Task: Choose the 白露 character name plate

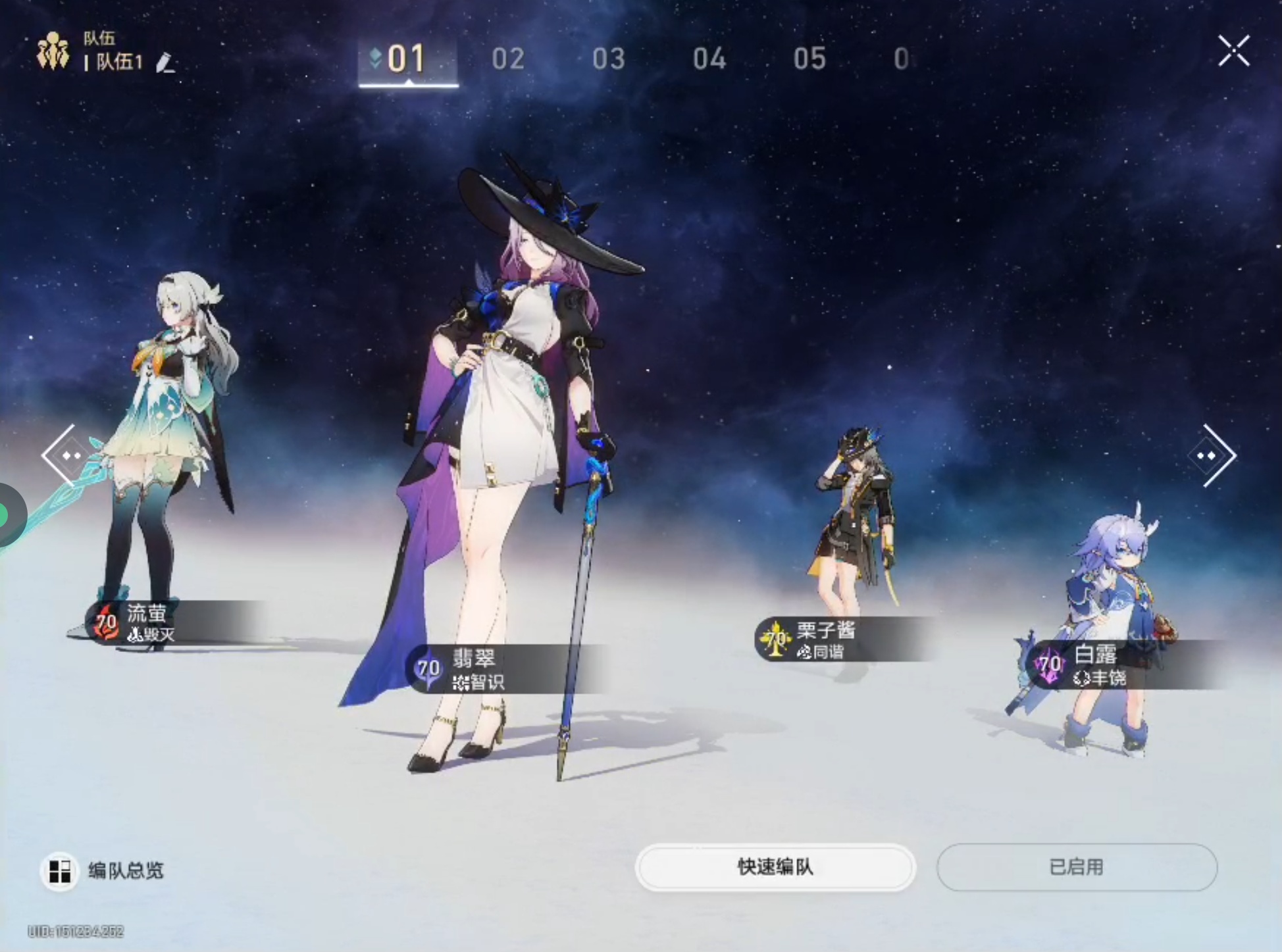Action: pos(1099,664)
